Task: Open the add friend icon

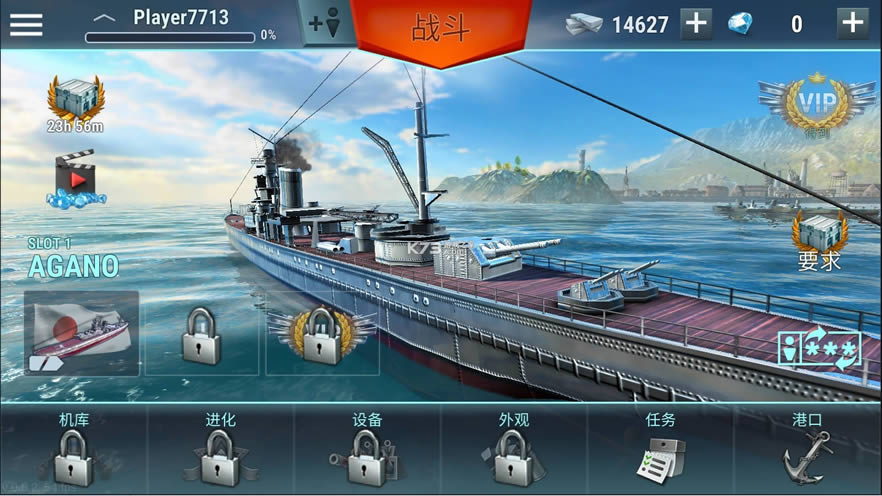Action: pyautogui.click(x=325, y=24)
